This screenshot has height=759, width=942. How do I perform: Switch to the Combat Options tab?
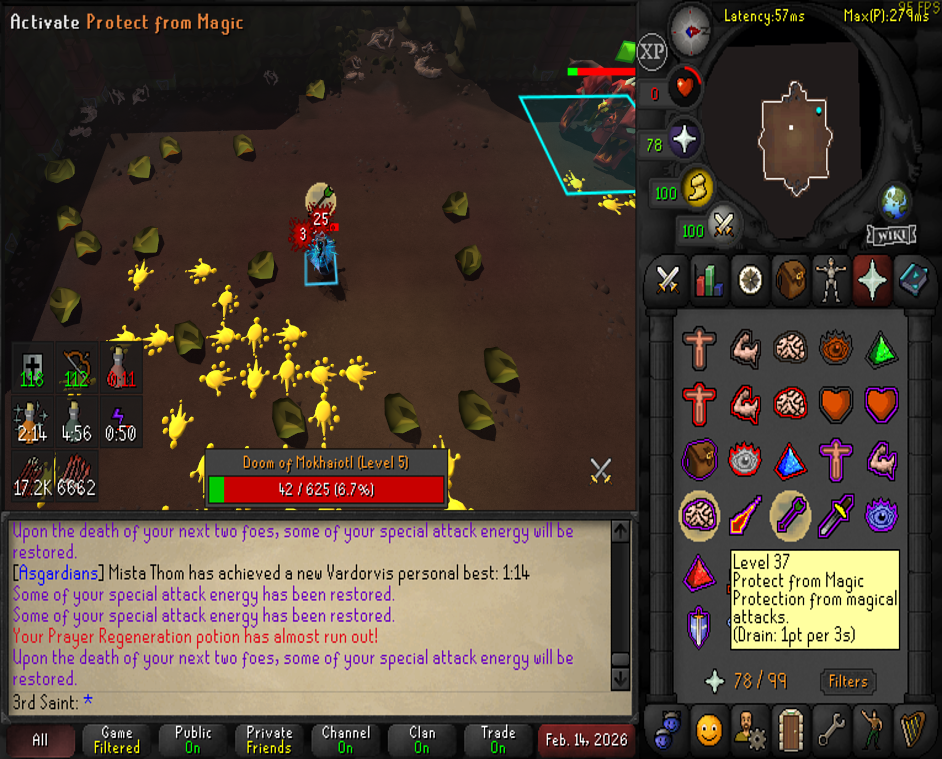point(667,279)
